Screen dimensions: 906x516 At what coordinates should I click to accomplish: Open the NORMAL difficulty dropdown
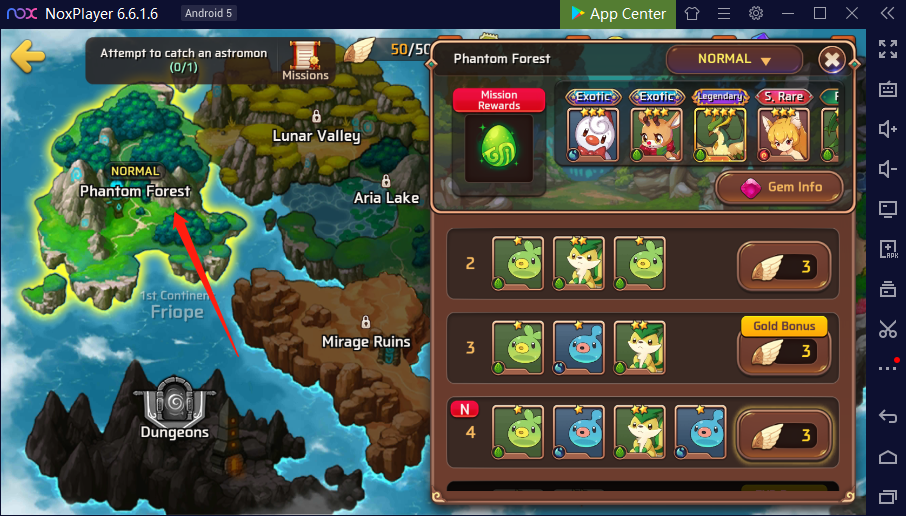click(735, 60)
